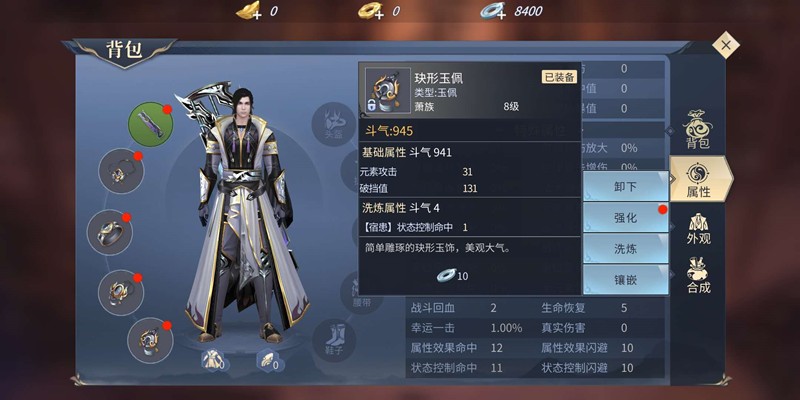Show the 外观 appearance tab

(698, 224)
